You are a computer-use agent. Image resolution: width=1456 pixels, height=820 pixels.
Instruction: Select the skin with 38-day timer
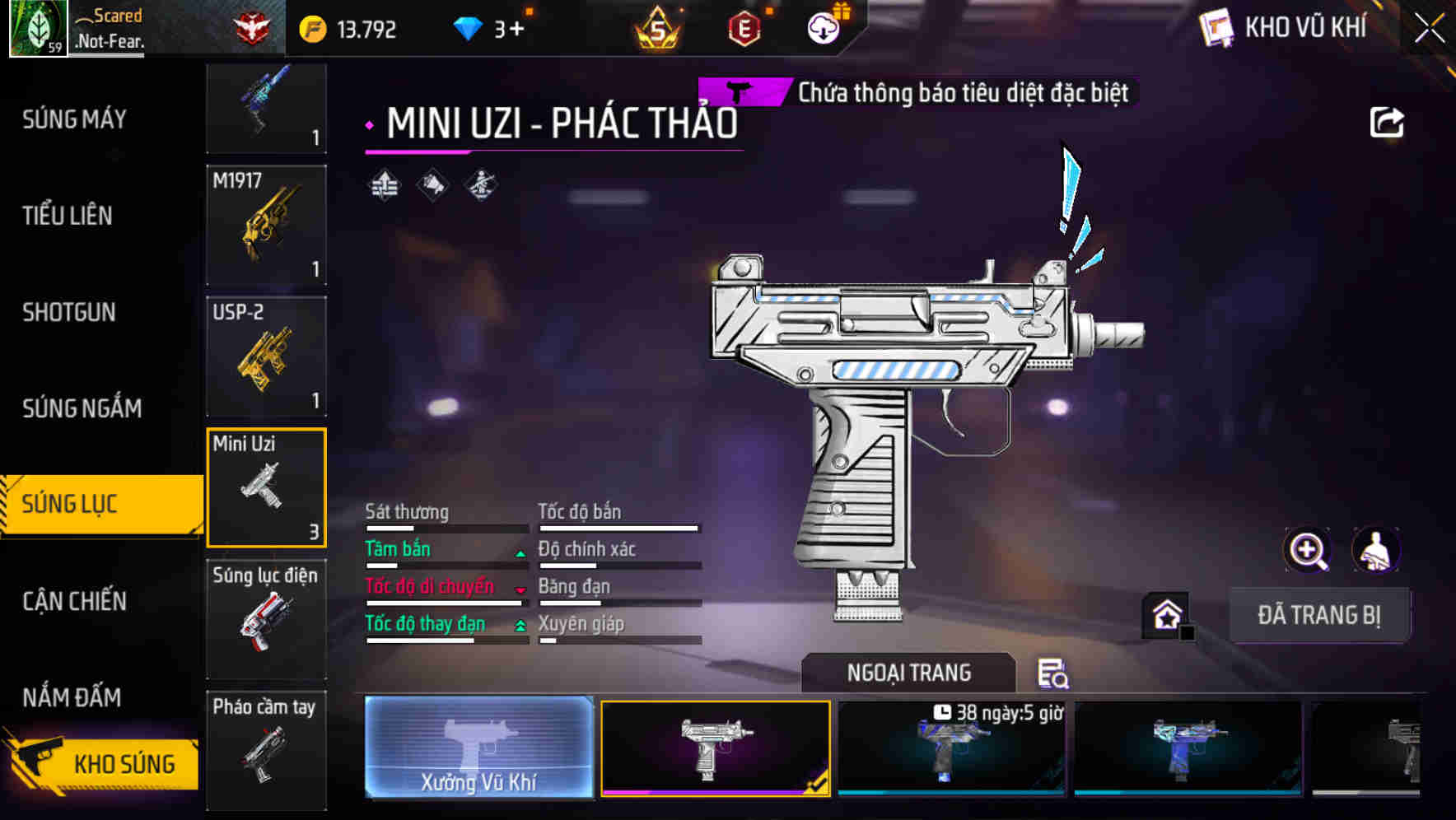point(951,749)
